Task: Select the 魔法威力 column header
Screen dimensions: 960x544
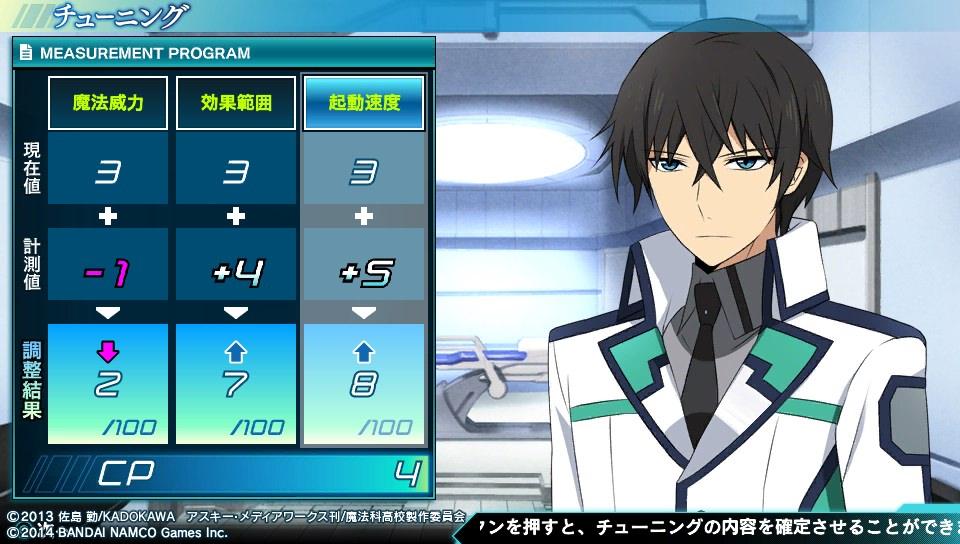Action: click(108, 103)
